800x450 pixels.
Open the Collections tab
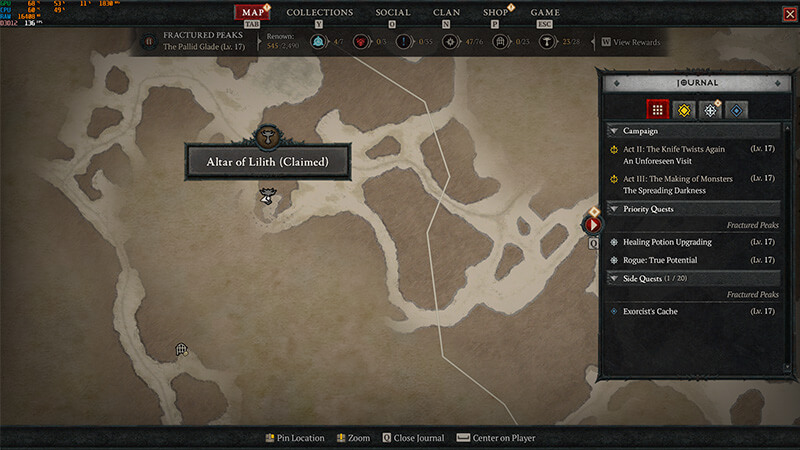pos(319,13)
